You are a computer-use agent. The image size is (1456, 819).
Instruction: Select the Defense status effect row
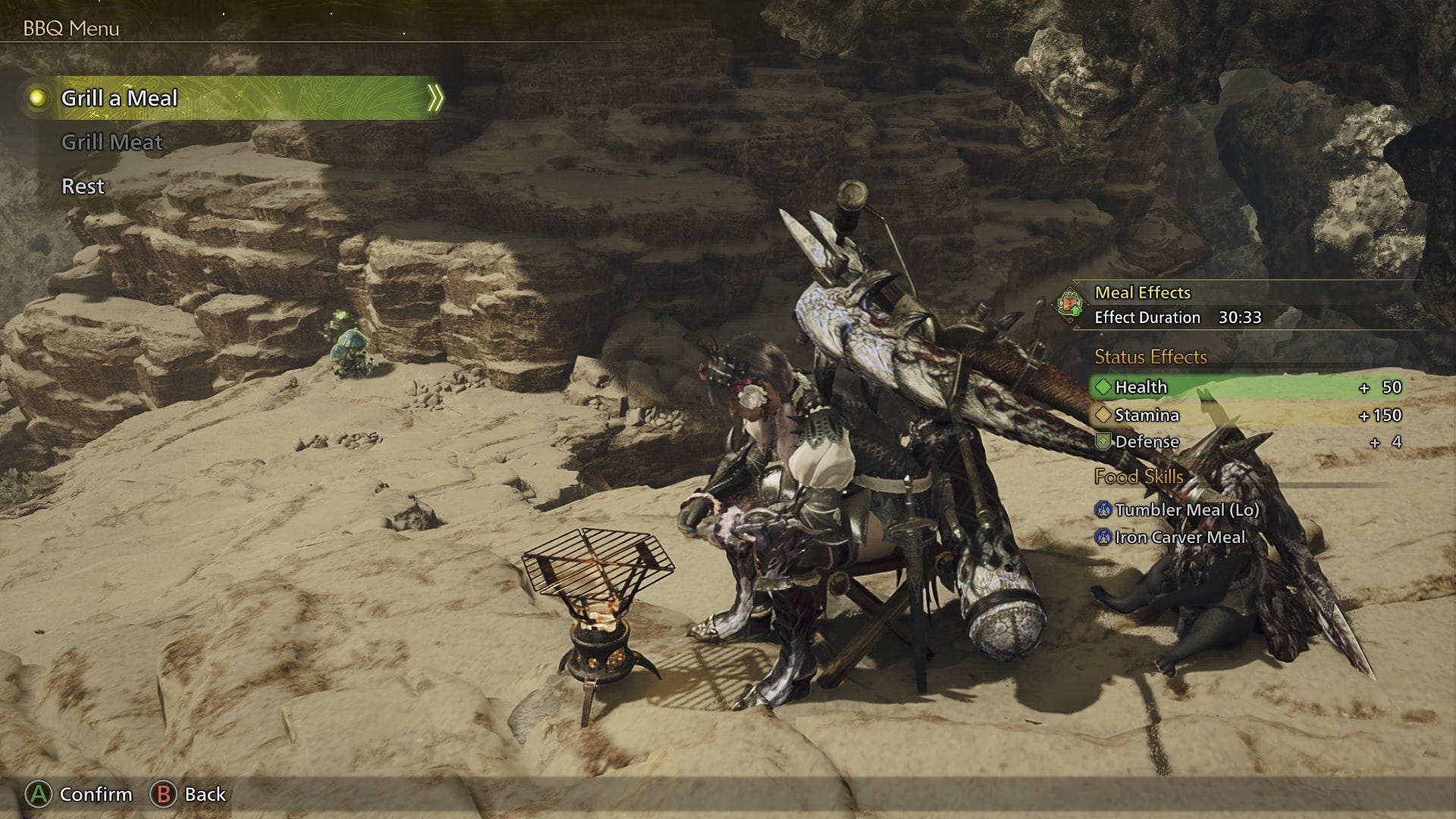coord(1247,441)
